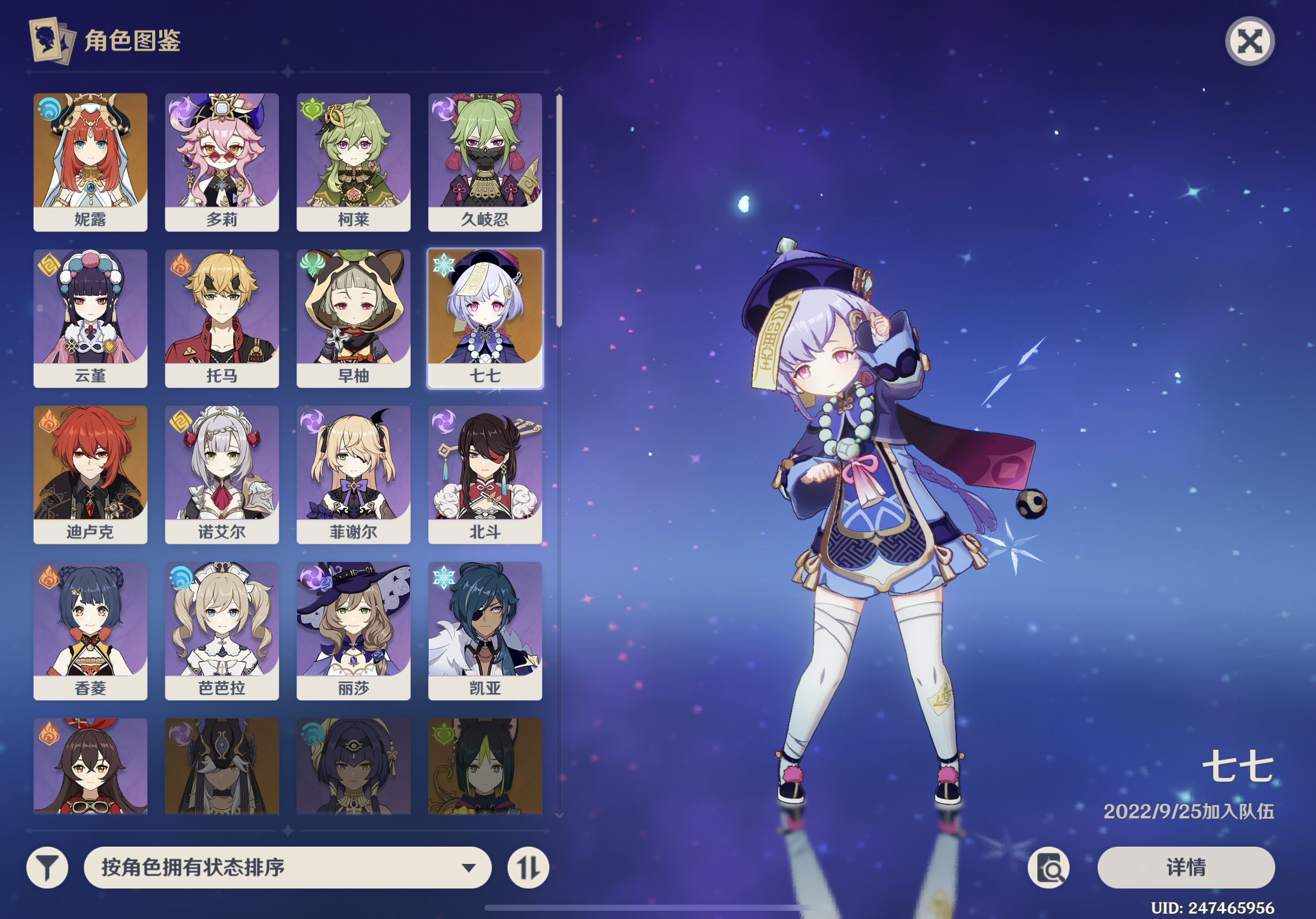Screen dimensions: 1316x919
Task: Select the 迪卢克 character card
Action: (90, 474)
